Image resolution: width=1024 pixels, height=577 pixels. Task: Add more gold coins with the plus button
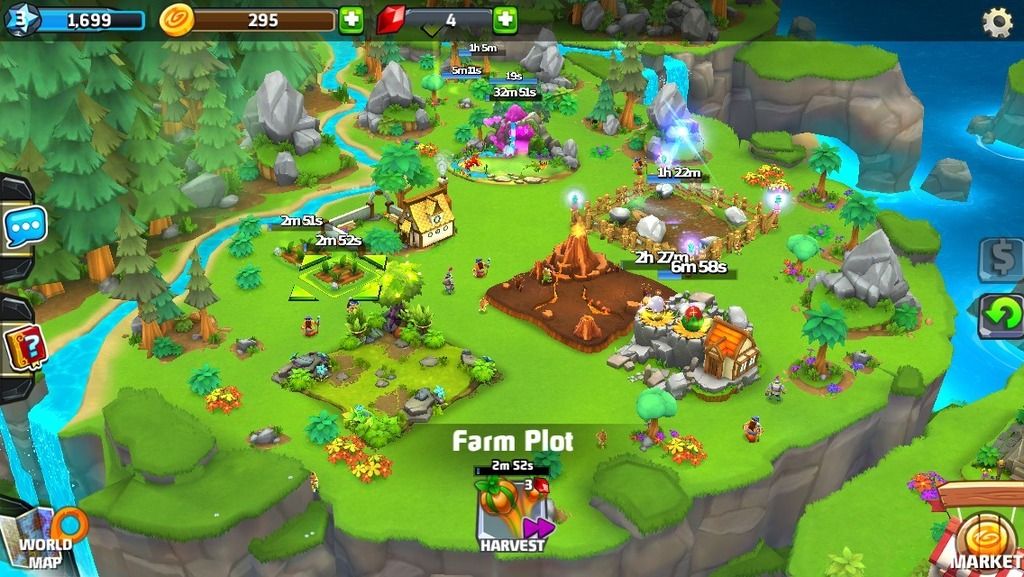tap(350, 20)
